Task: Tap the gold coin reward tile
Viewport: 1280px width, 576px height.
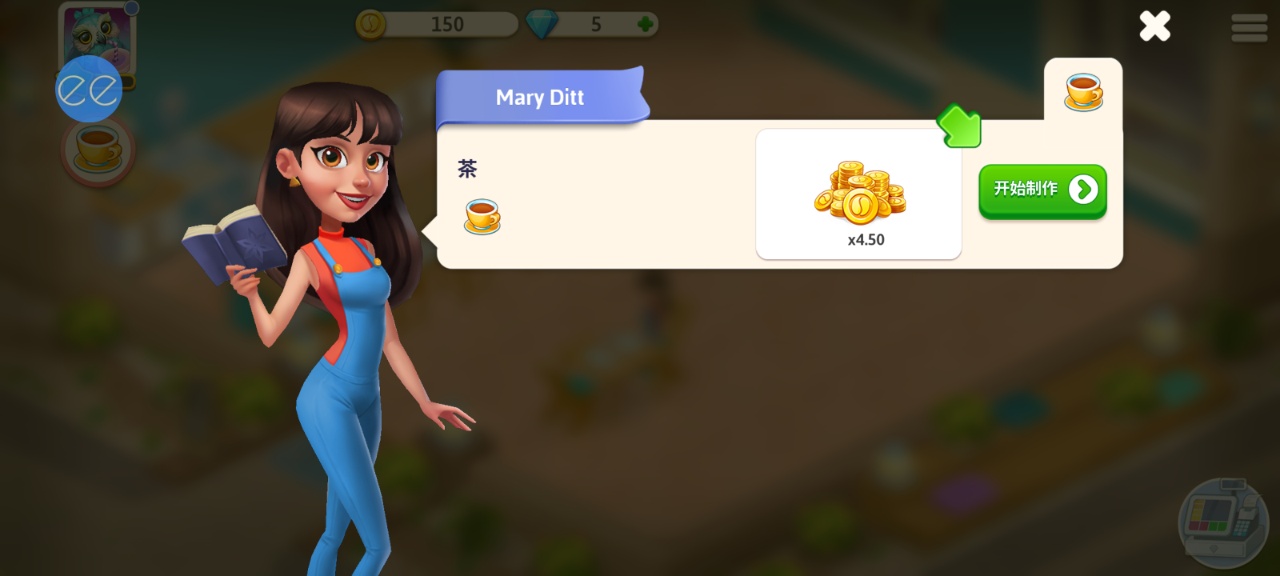Action: (859, 194)
